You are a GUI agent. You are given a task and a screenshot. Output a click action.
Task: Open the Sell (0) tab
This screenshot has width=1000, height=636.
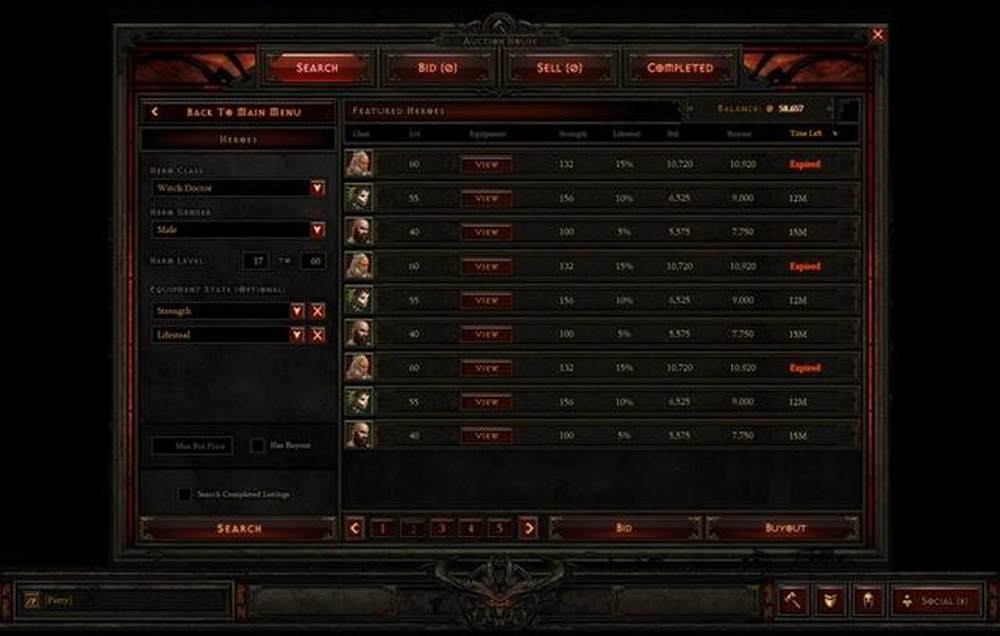pos(559,68)
